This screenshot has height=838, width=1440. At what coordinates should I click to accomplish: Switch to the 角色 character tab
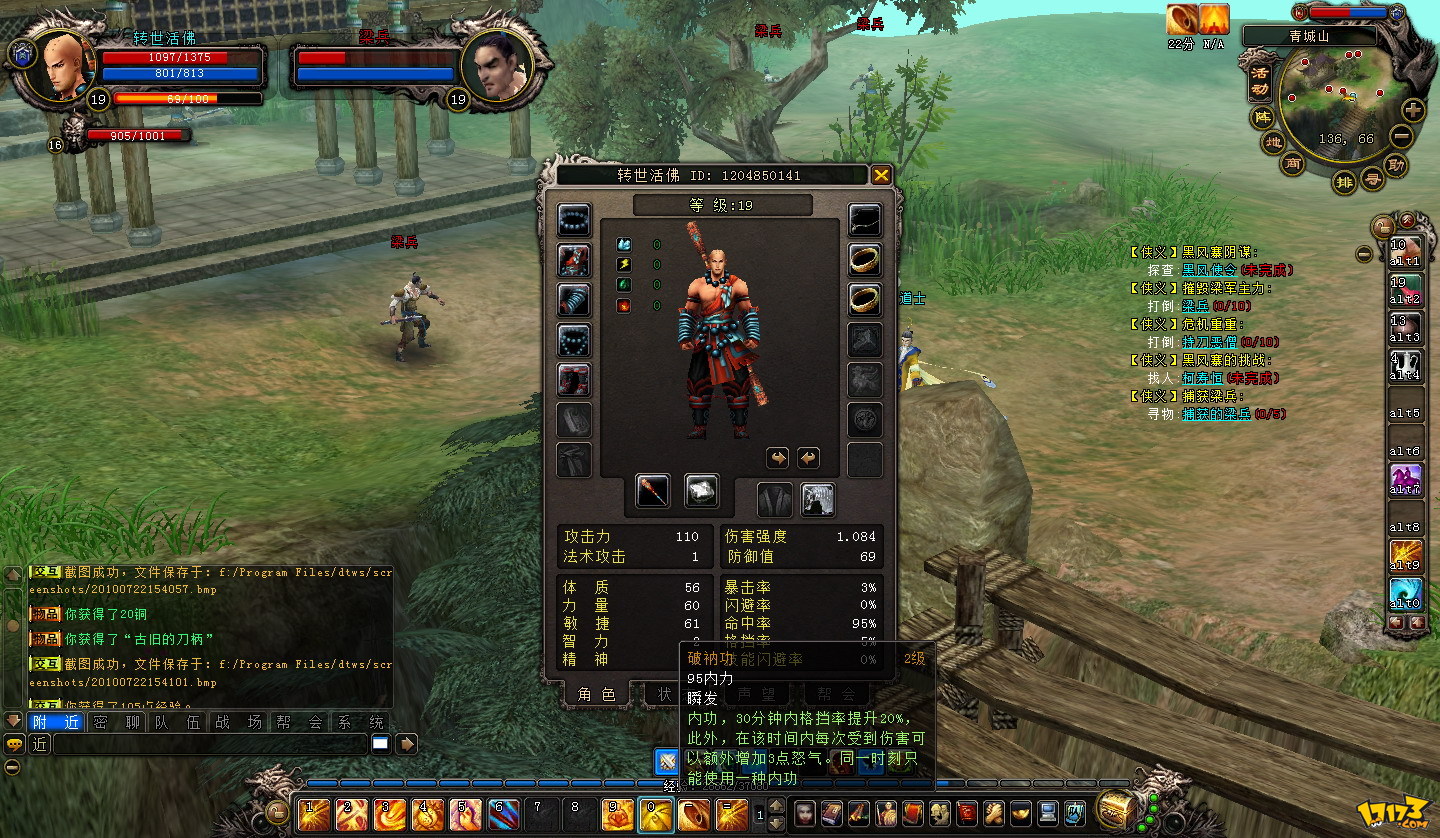pyautogui.click(x=595, y=694)
